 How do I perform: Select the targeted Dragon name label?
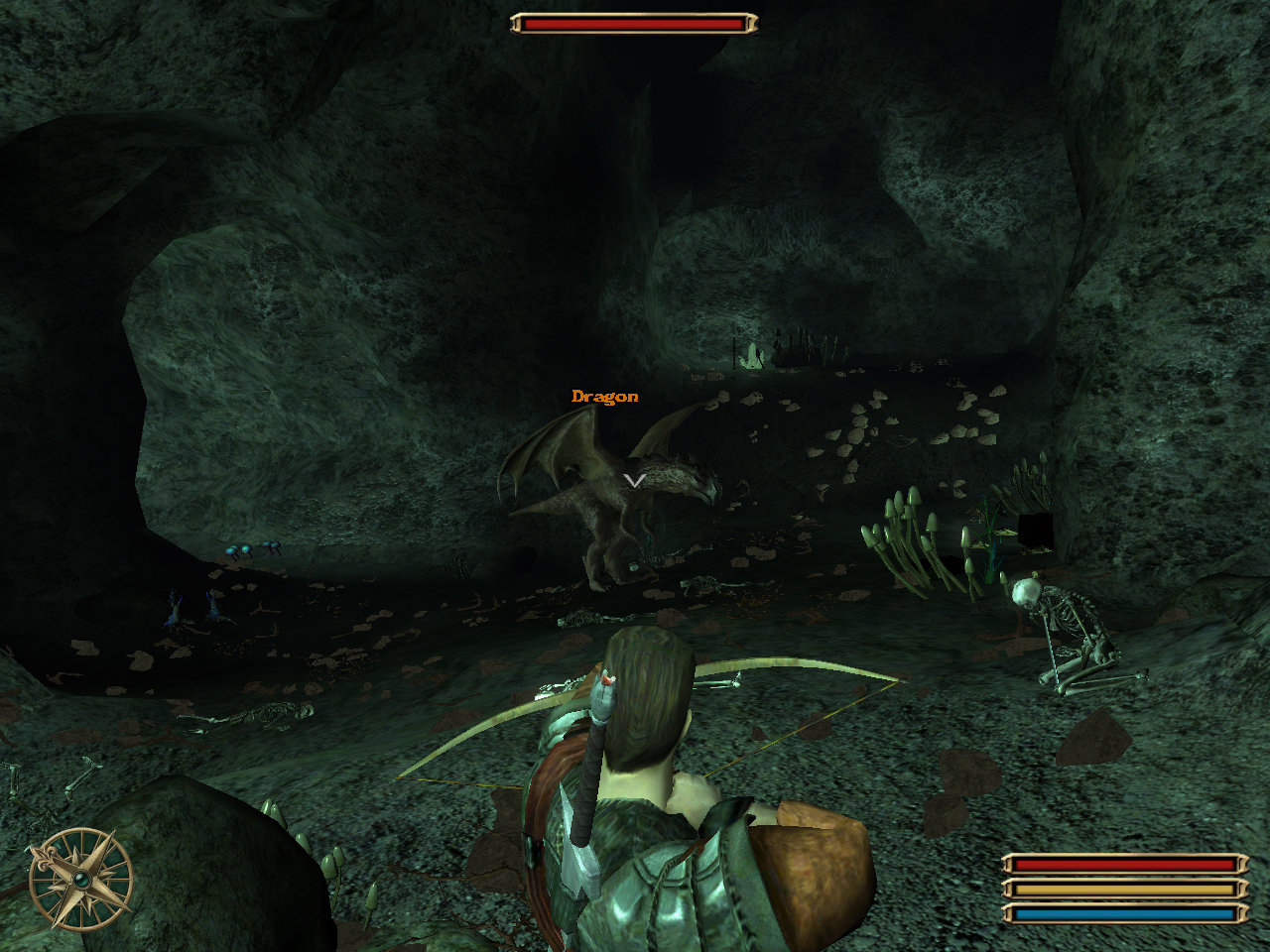point(604,397)
